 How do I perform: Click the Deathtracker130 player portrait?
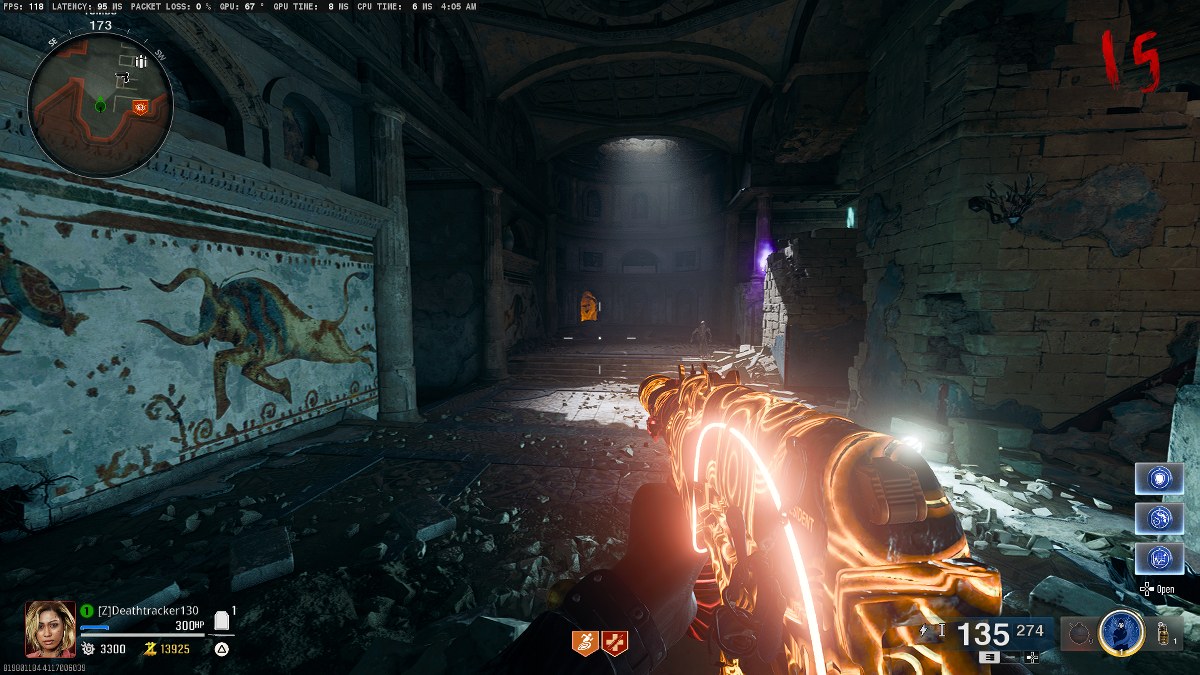[x=50, y=628]
